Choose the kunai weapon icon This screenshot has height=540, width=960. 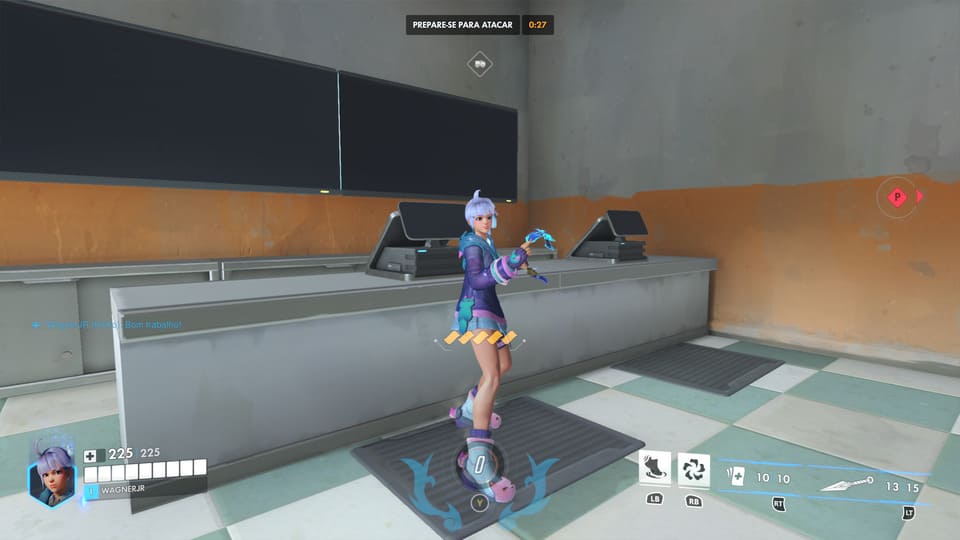click(x=847, y=484)
